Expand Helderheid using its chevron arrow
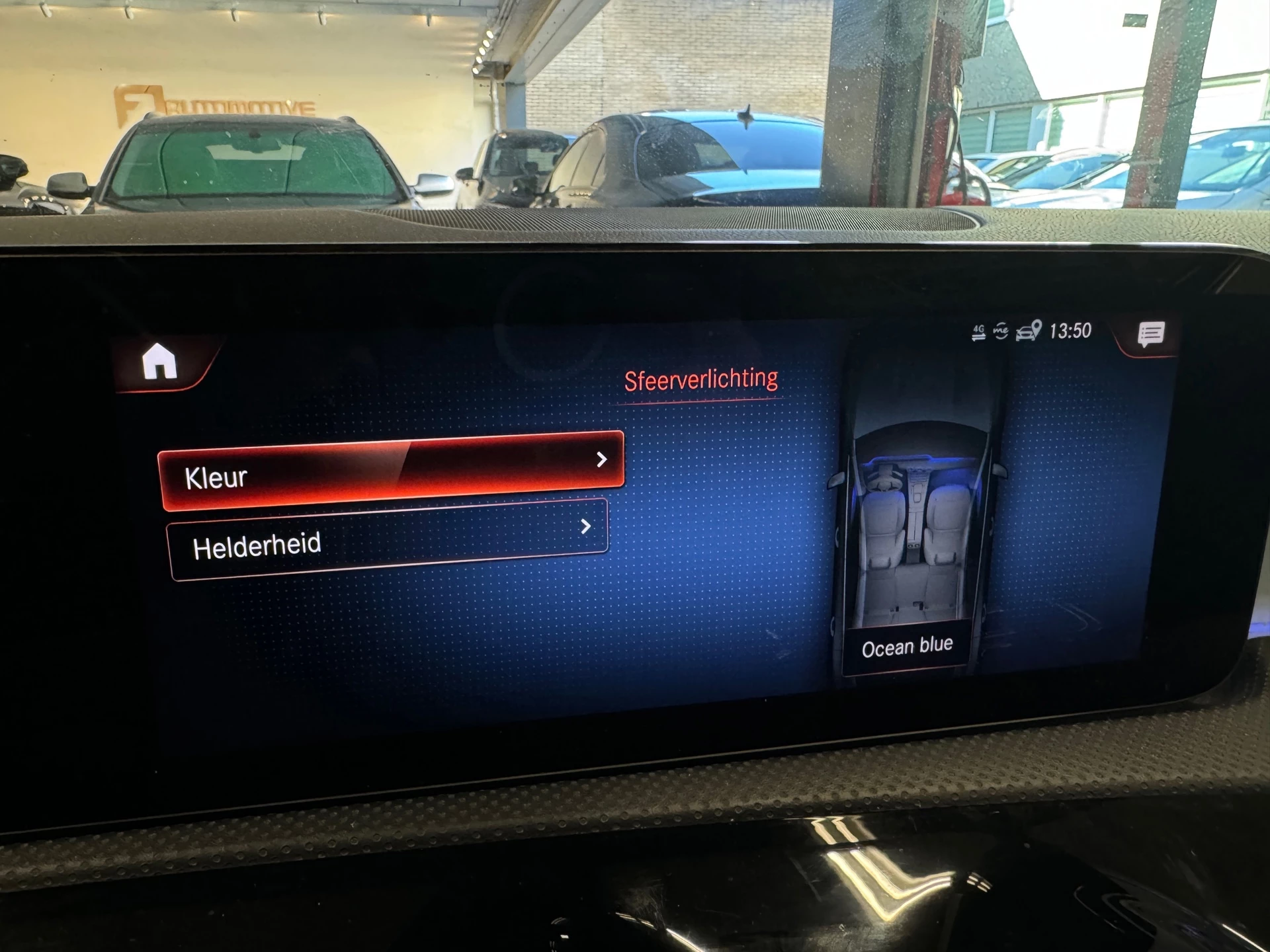 [x=585, y=528]
